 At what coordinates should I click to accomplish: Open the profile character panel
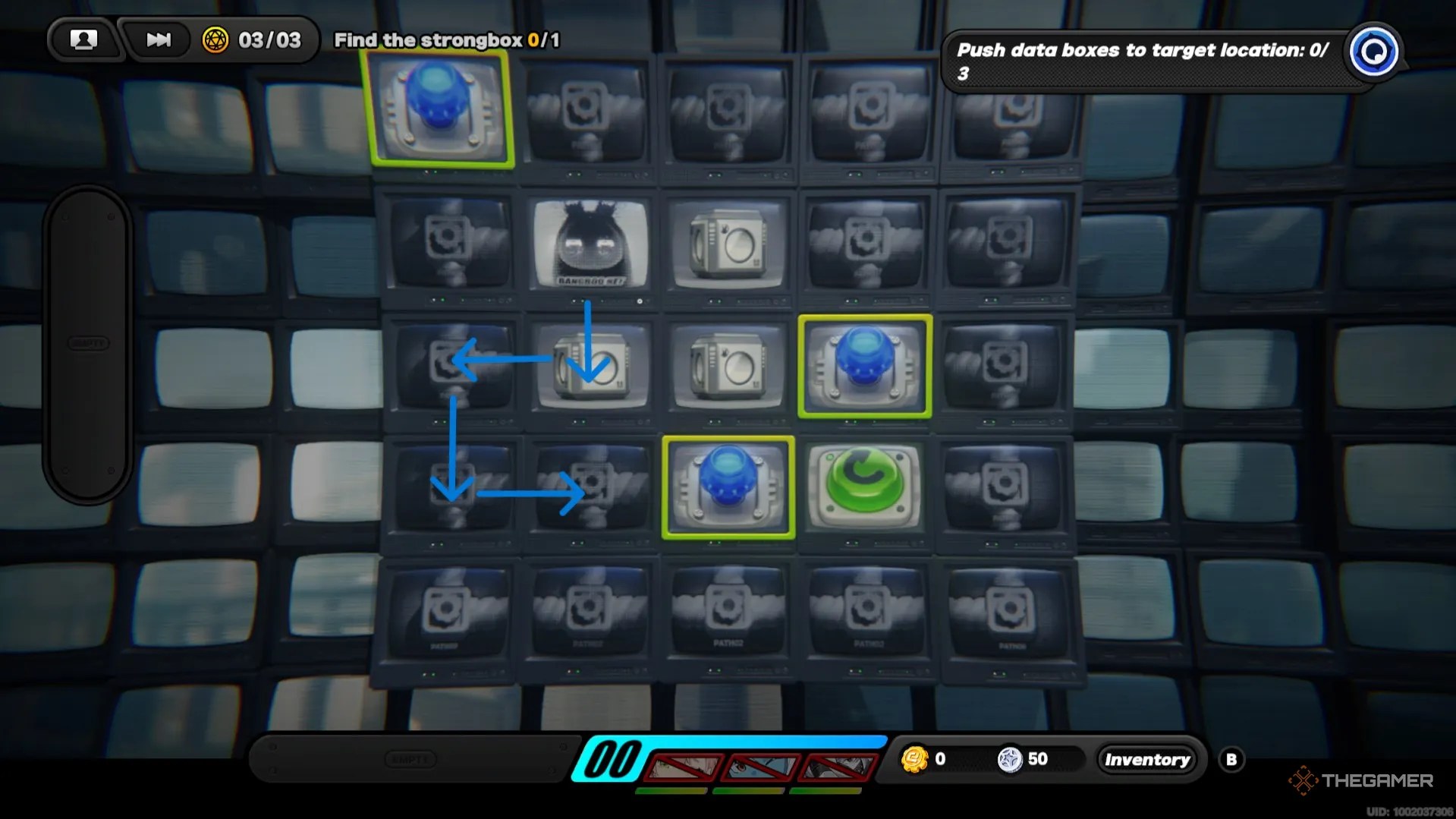84,39
